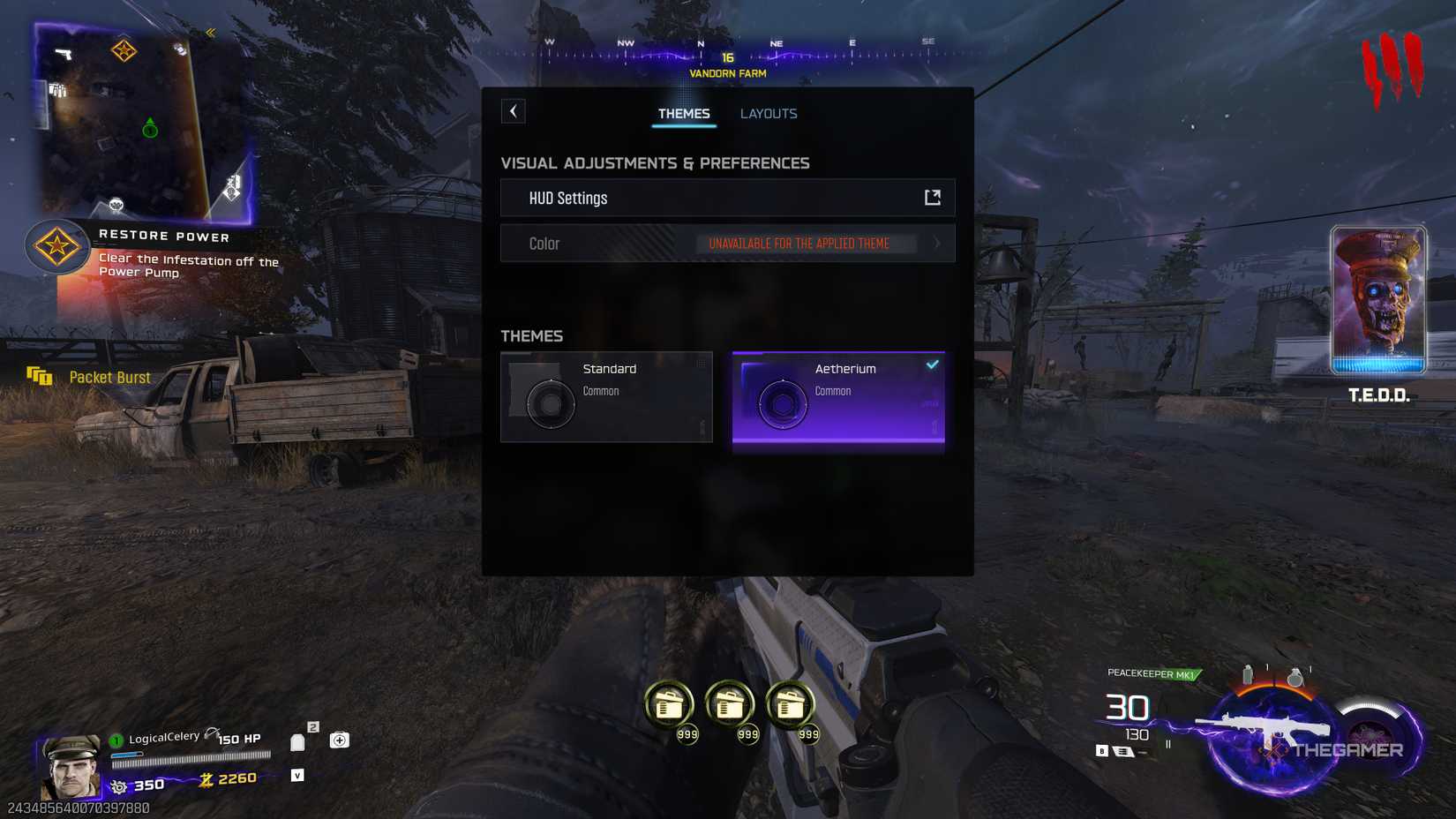Click the HUD Settings pop-out icon
The image size is (1456, 819).
pos(933,198)
